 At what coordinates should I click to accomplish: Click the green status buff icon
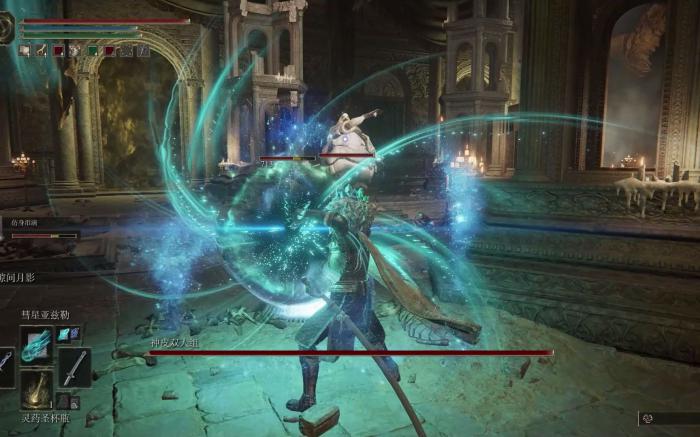tap(92, 50)
